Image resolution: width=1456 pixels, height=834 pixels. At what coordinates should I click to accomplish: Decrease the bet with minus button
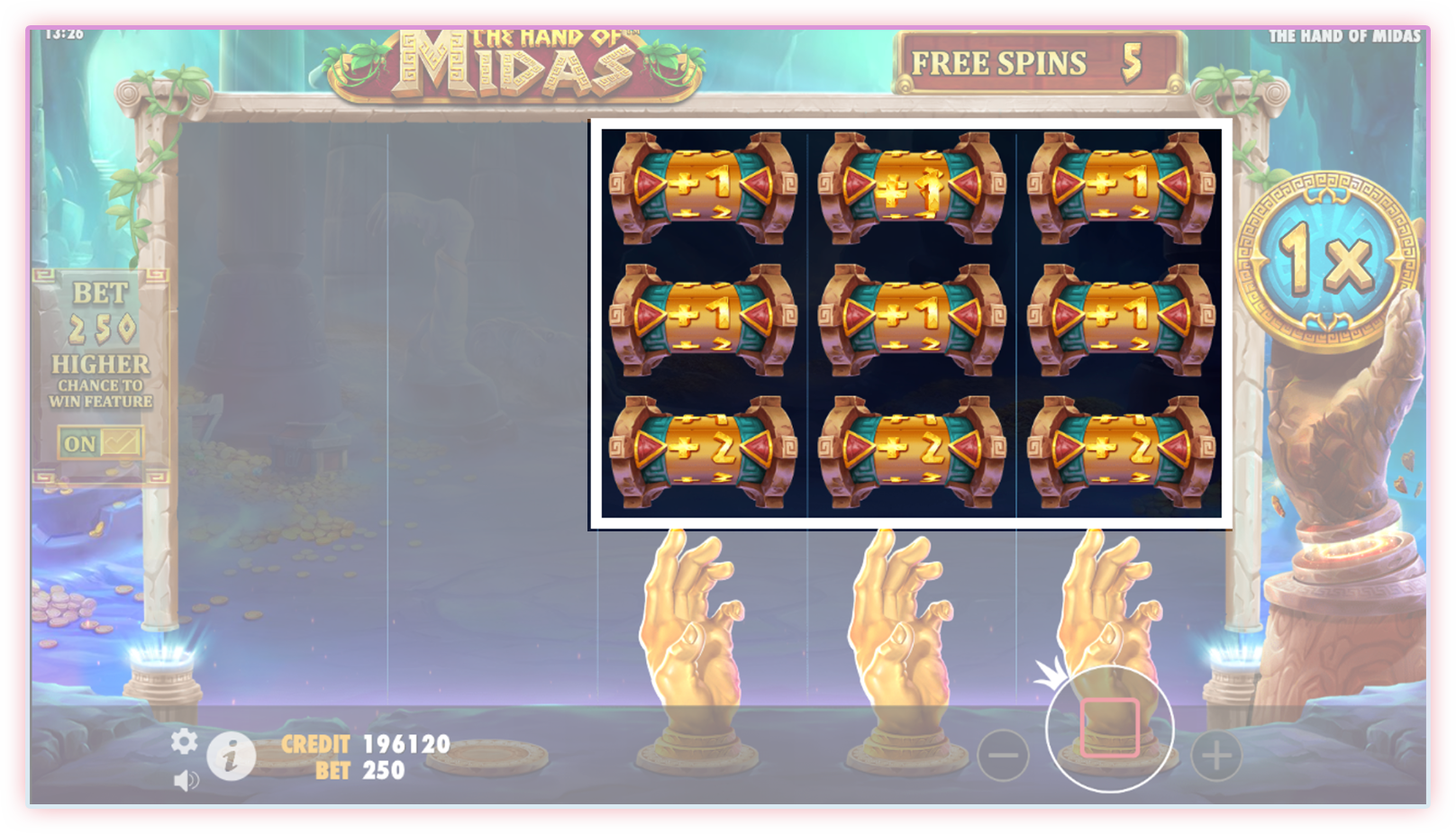point(1003,755)
